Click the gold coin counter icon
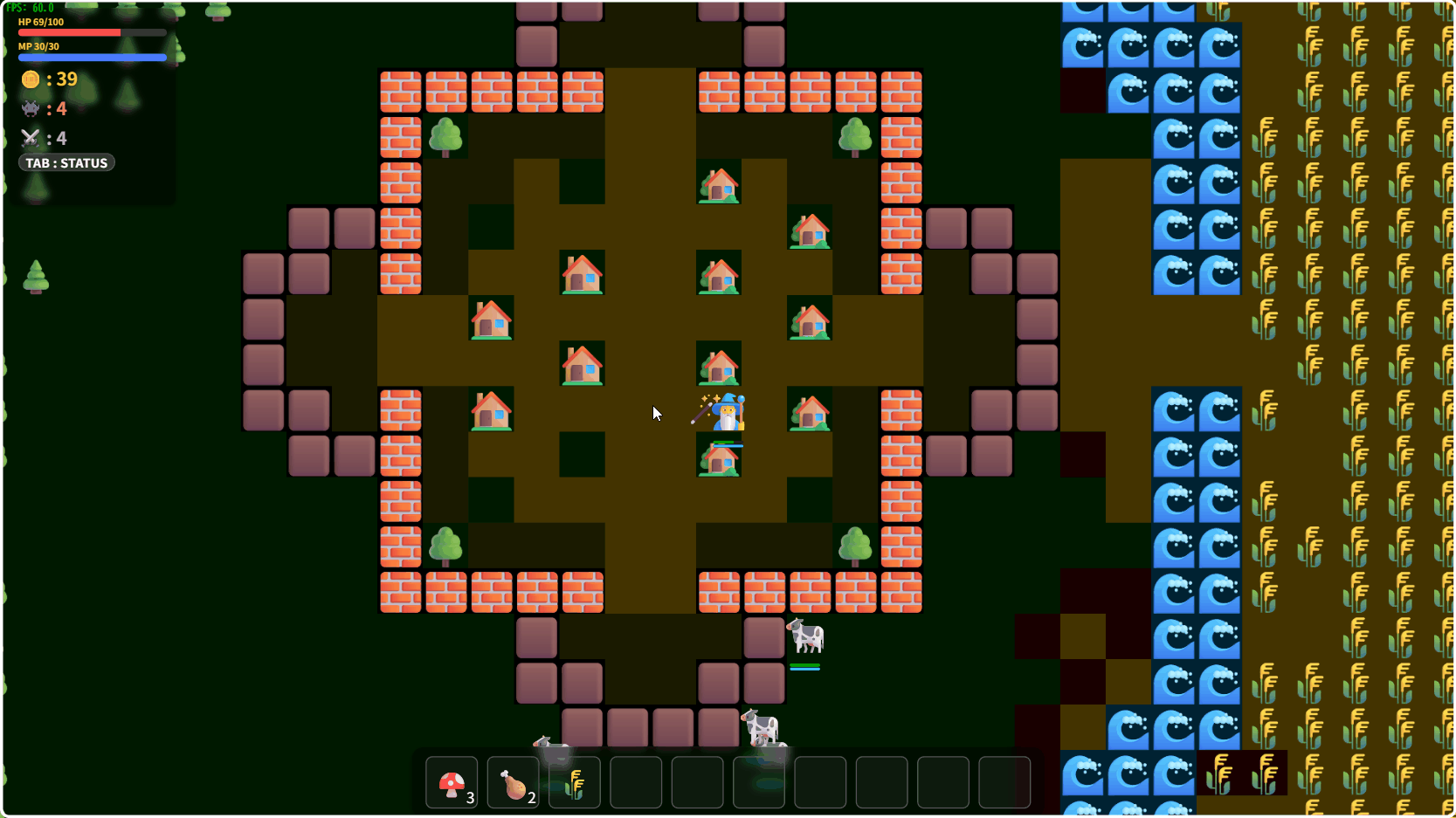1456x818 pixels. [x=29, y=79]
